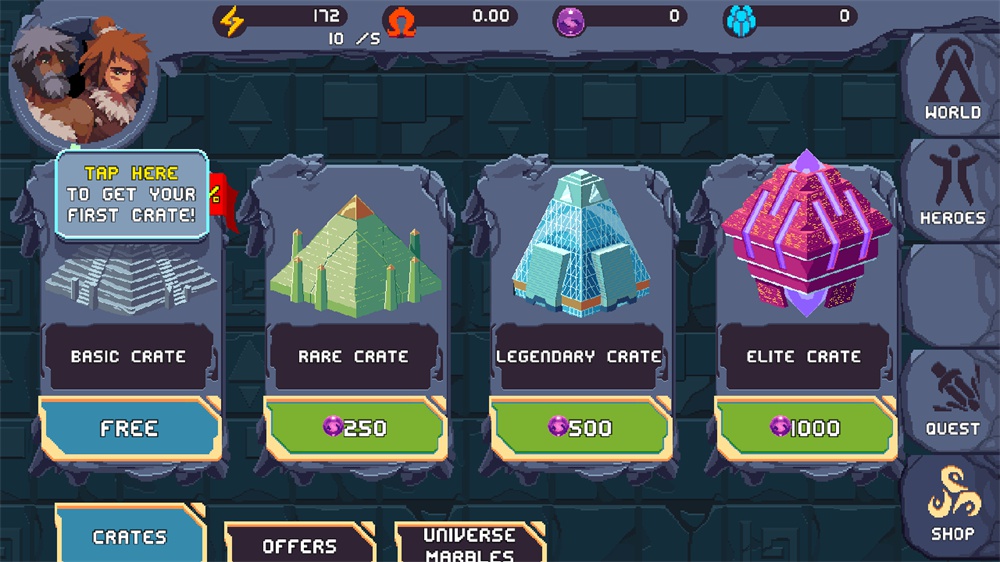Open the Quest menu

pos(951,400)
